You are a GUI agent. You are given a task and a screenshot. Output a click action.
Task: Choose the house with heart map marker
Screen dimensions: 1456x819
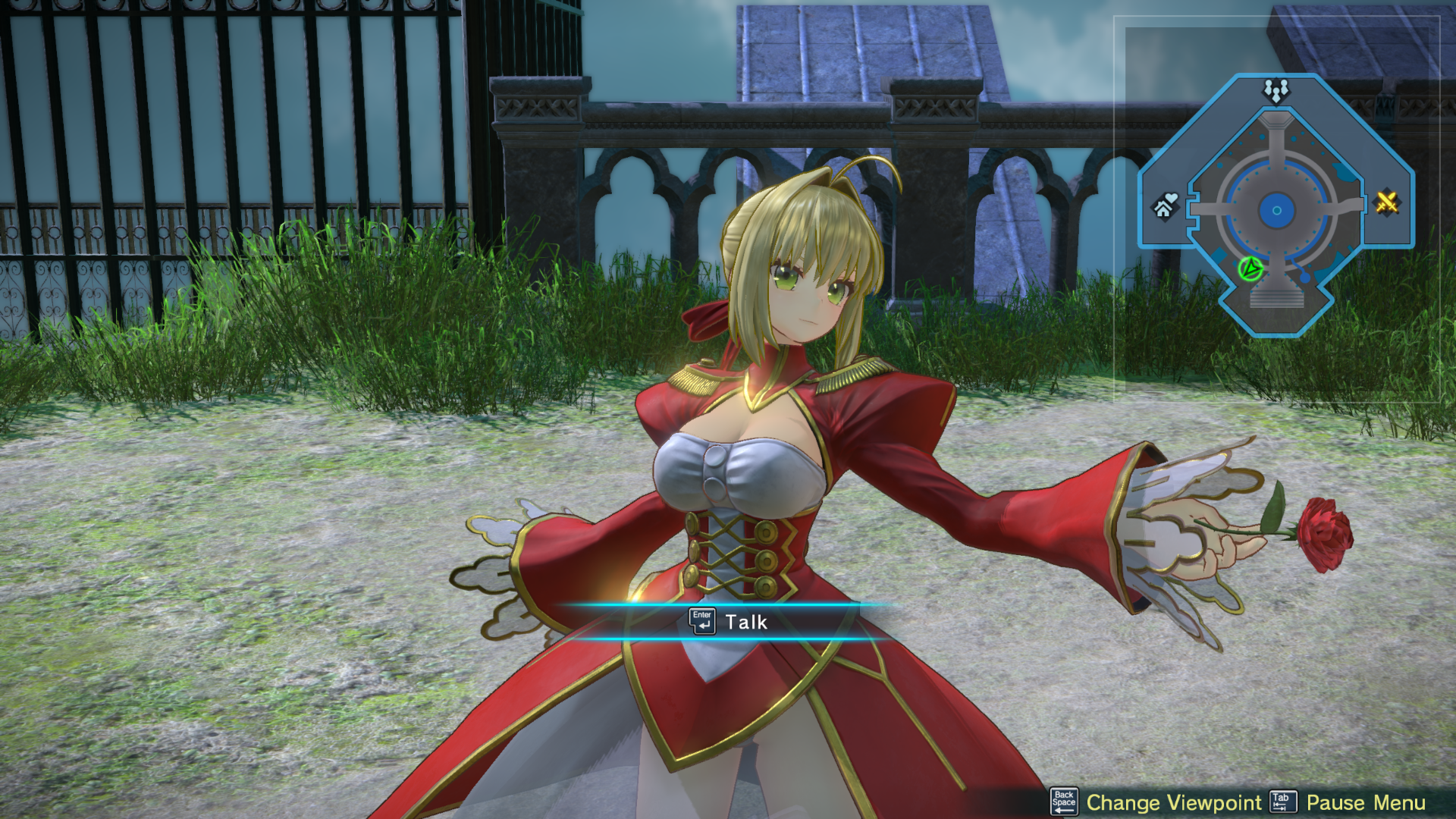[1165, 205]
